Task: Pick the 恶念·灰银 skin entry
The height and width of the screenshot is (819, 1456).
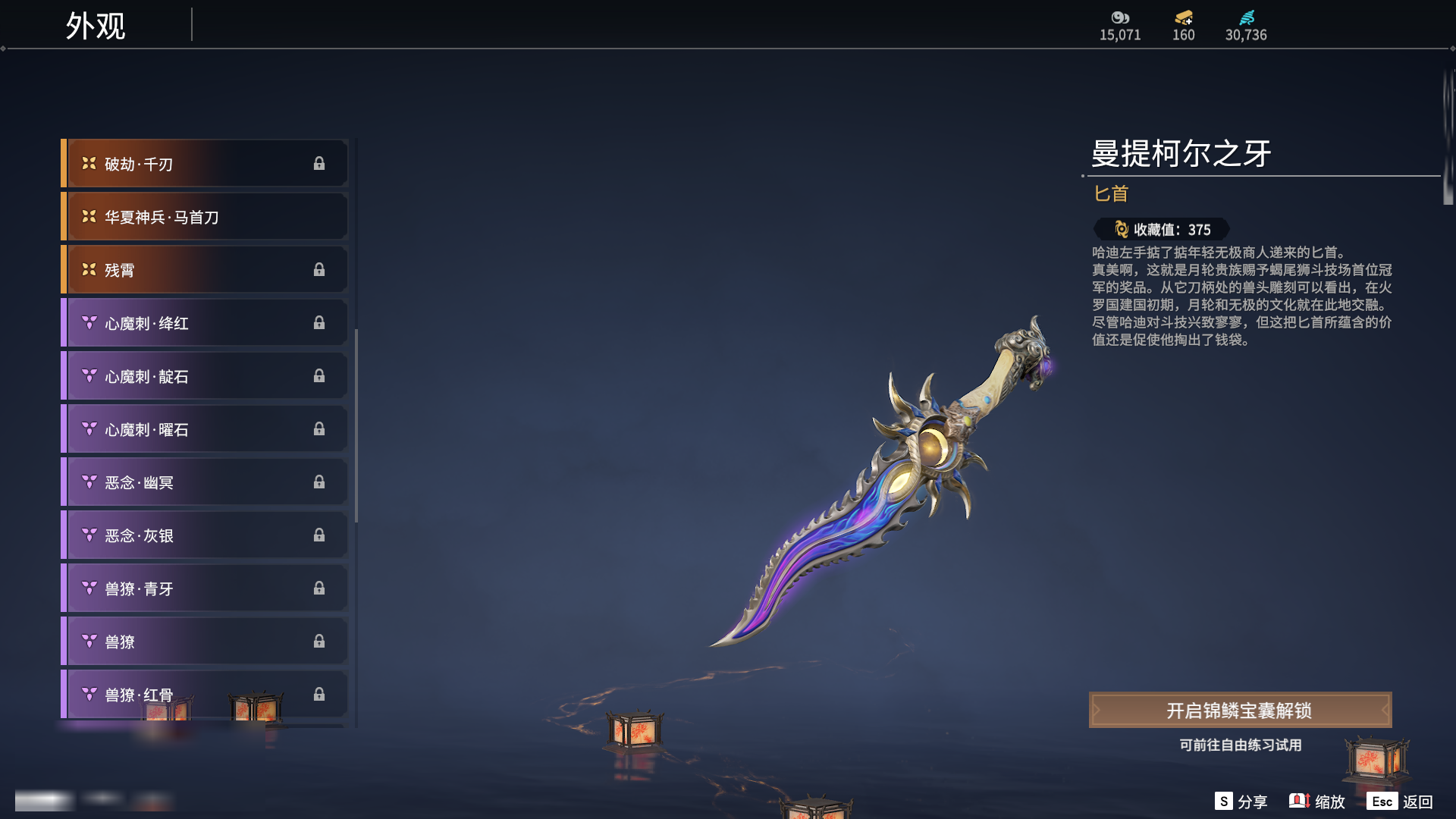Action: pyautogui.click(x=206, y=535)
